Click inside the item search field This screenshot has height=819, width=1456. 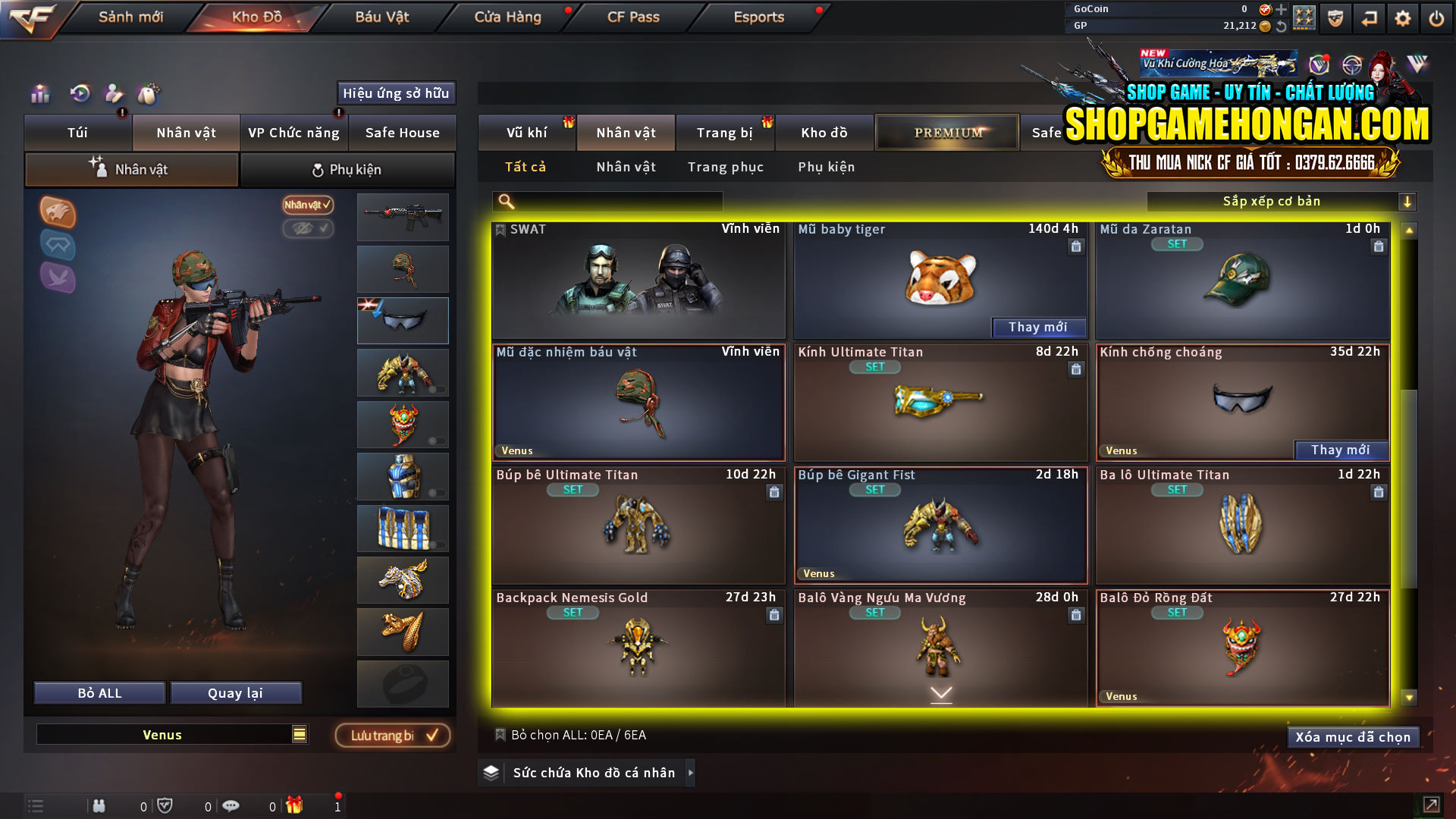coord(607,201)
